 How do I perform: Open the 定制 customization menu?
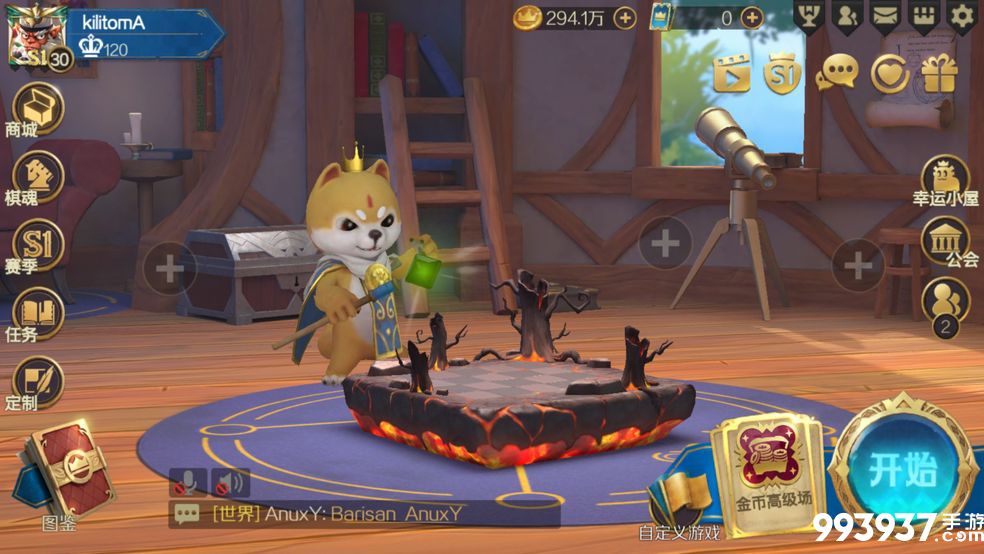click(37, 383)
